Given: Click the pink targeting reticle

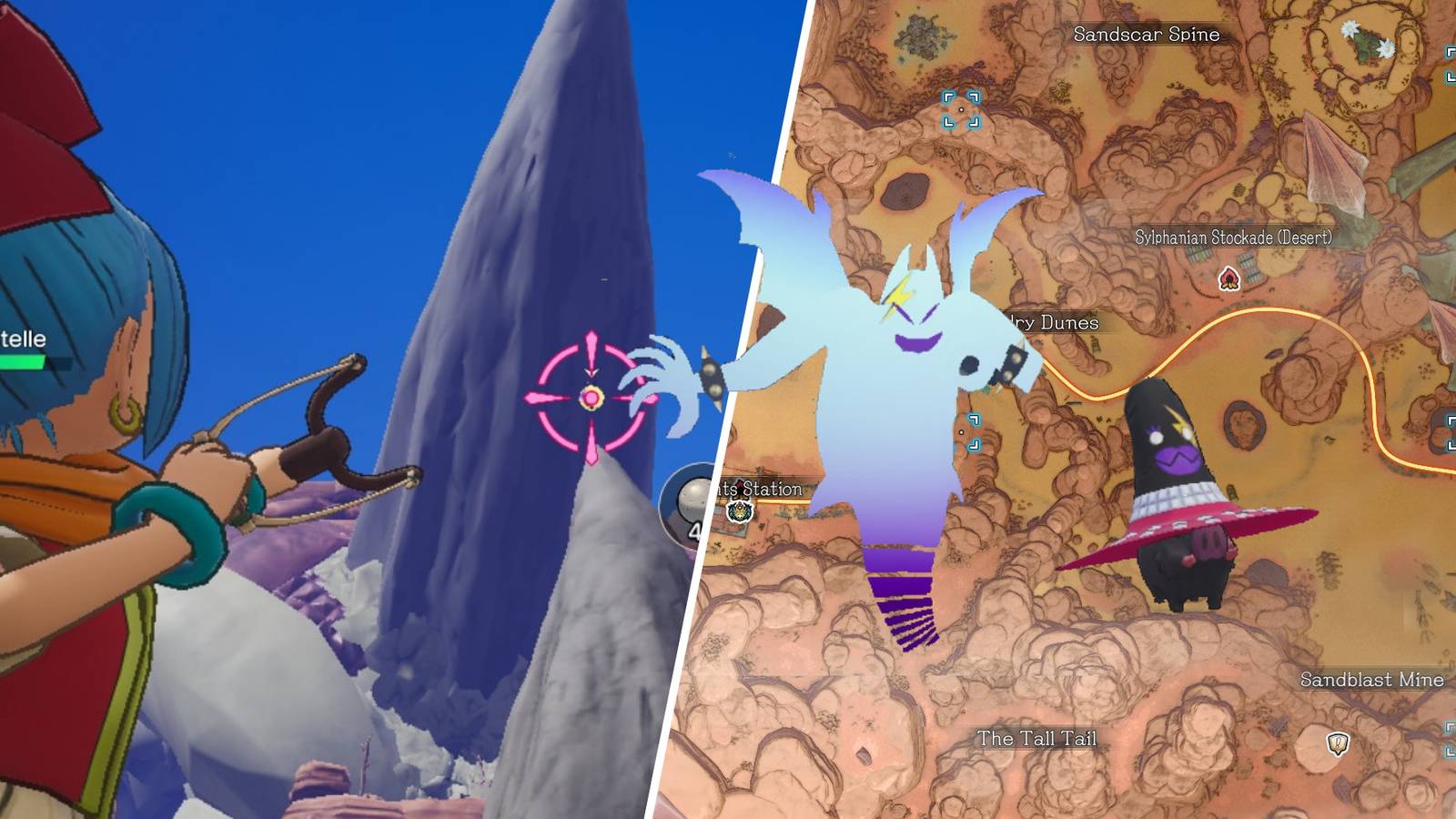Looking at the screenshot, I should (590, 395).
